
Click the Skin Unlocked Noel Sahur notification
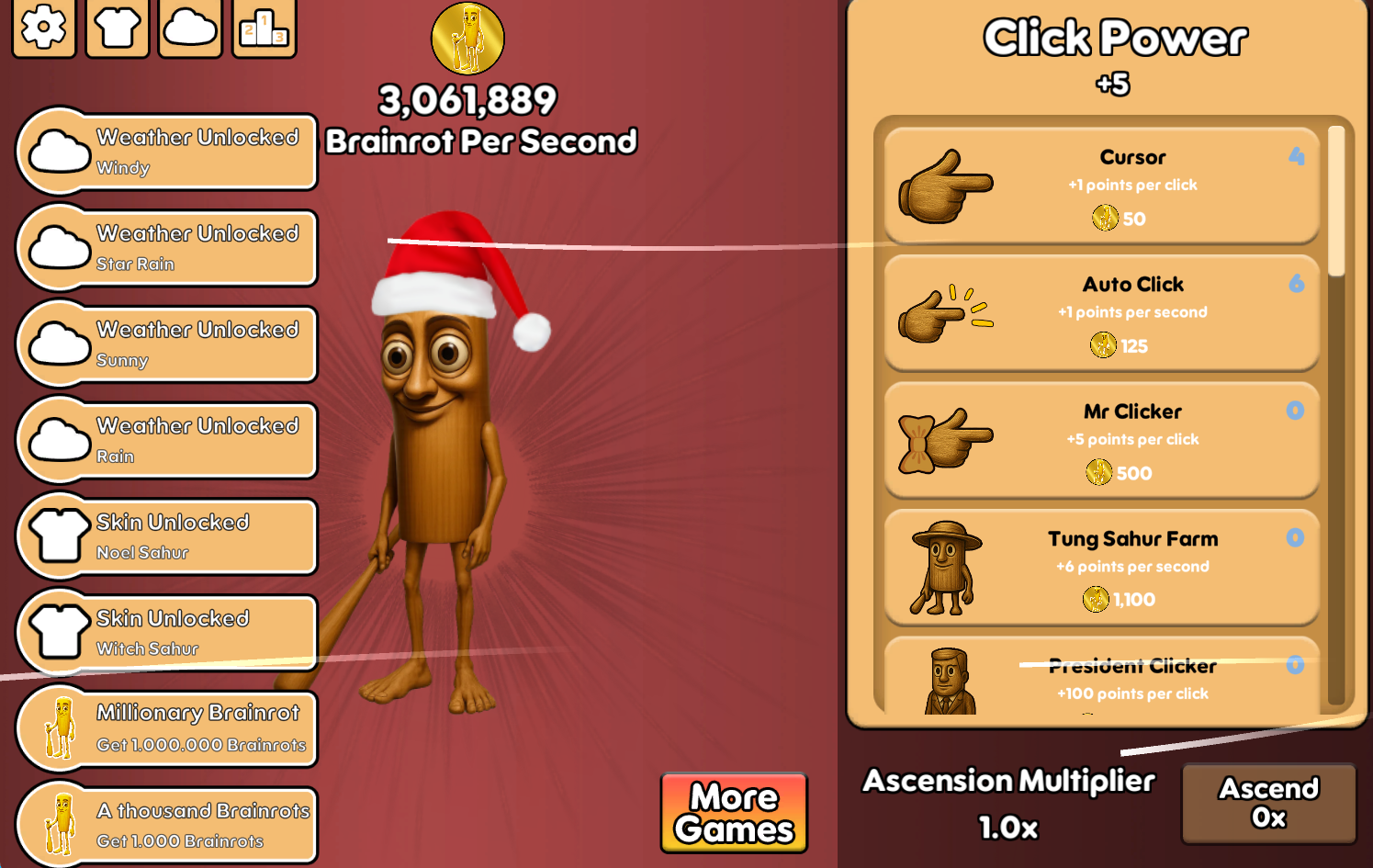165,535
